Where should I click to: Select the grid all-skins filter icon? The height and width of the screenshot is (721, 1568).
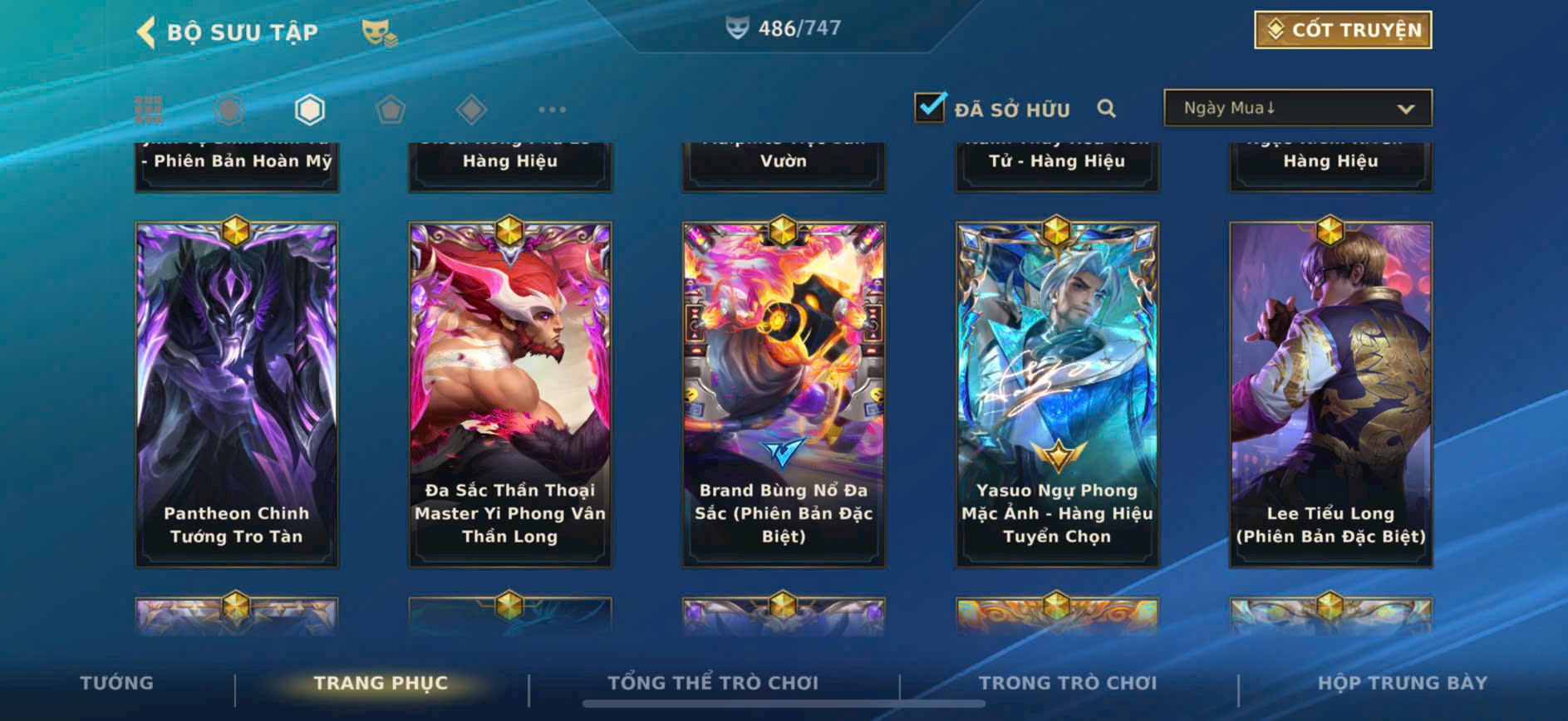pyautogui.click(x=149, y=110)
